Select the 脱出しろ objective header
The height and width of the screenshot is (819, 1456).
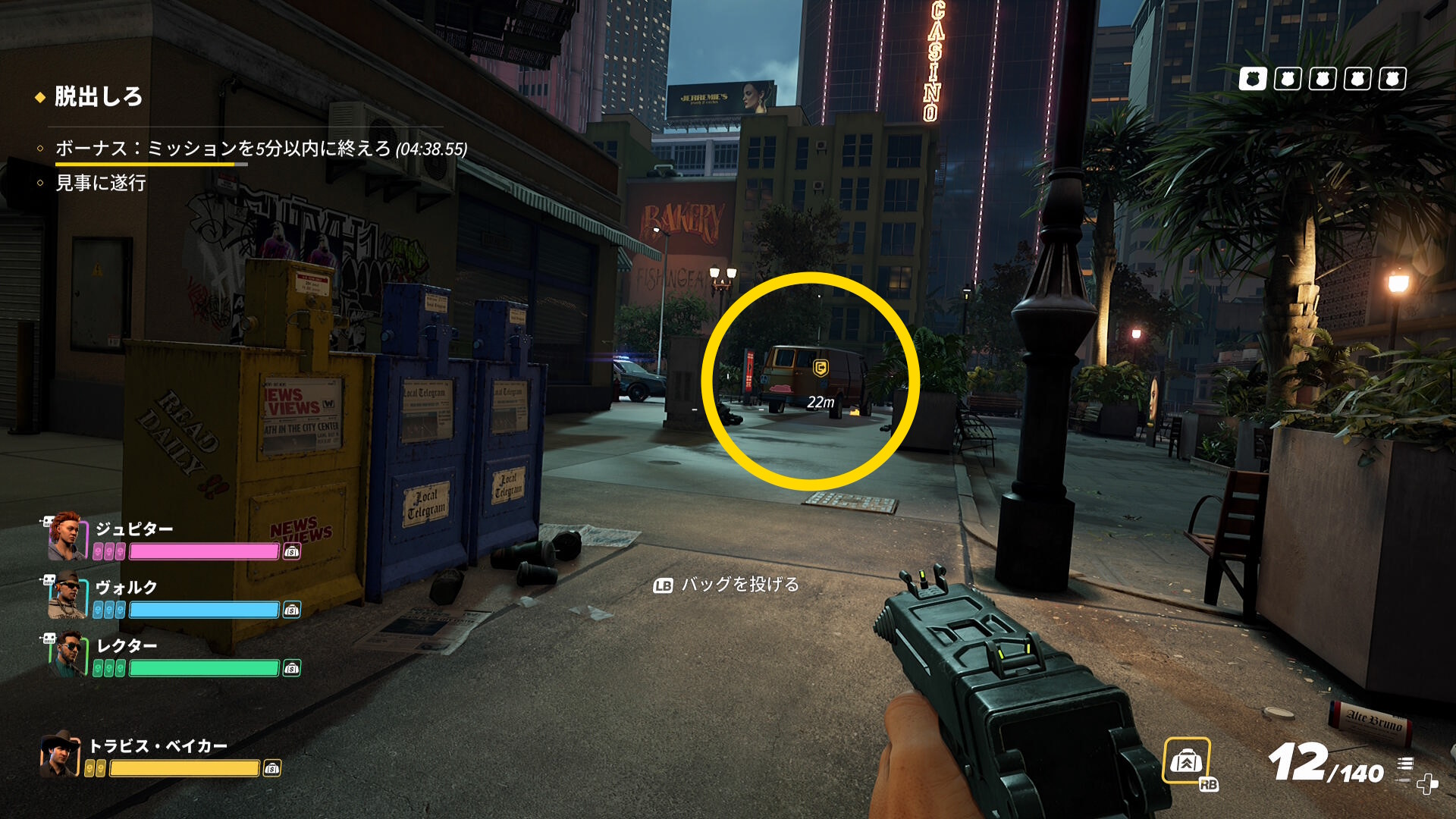point(99,97)
